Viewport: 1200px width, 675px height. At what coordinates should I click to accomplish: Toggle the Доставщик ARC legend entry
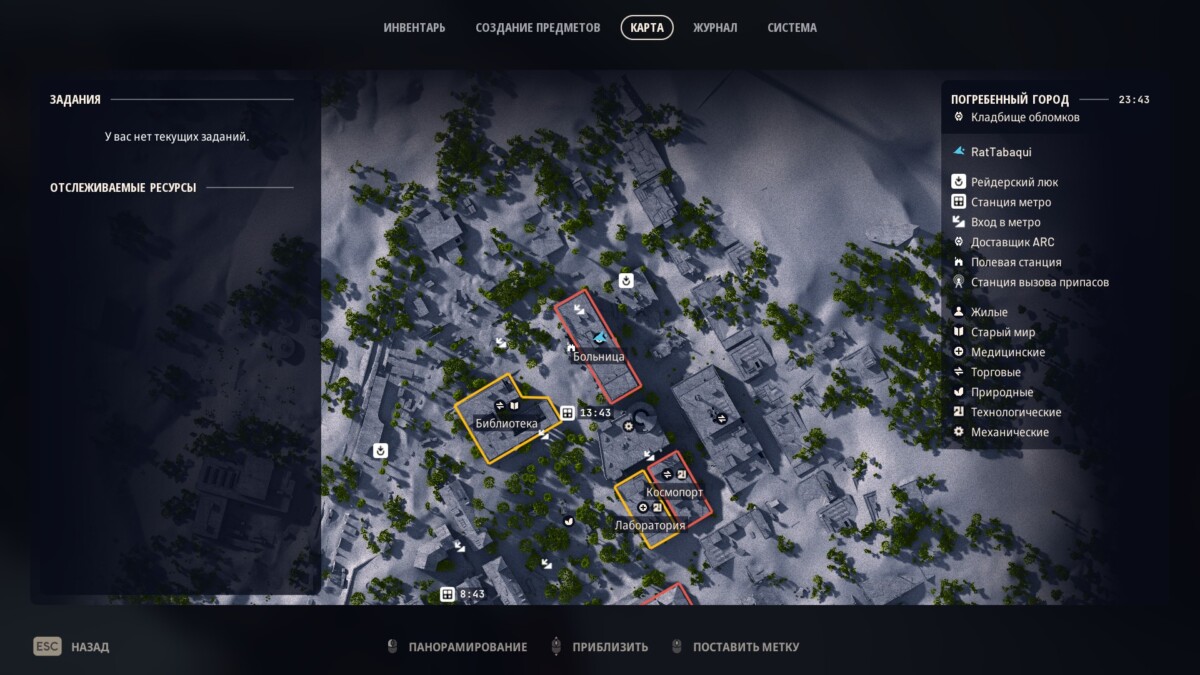tap(1012, 242)
